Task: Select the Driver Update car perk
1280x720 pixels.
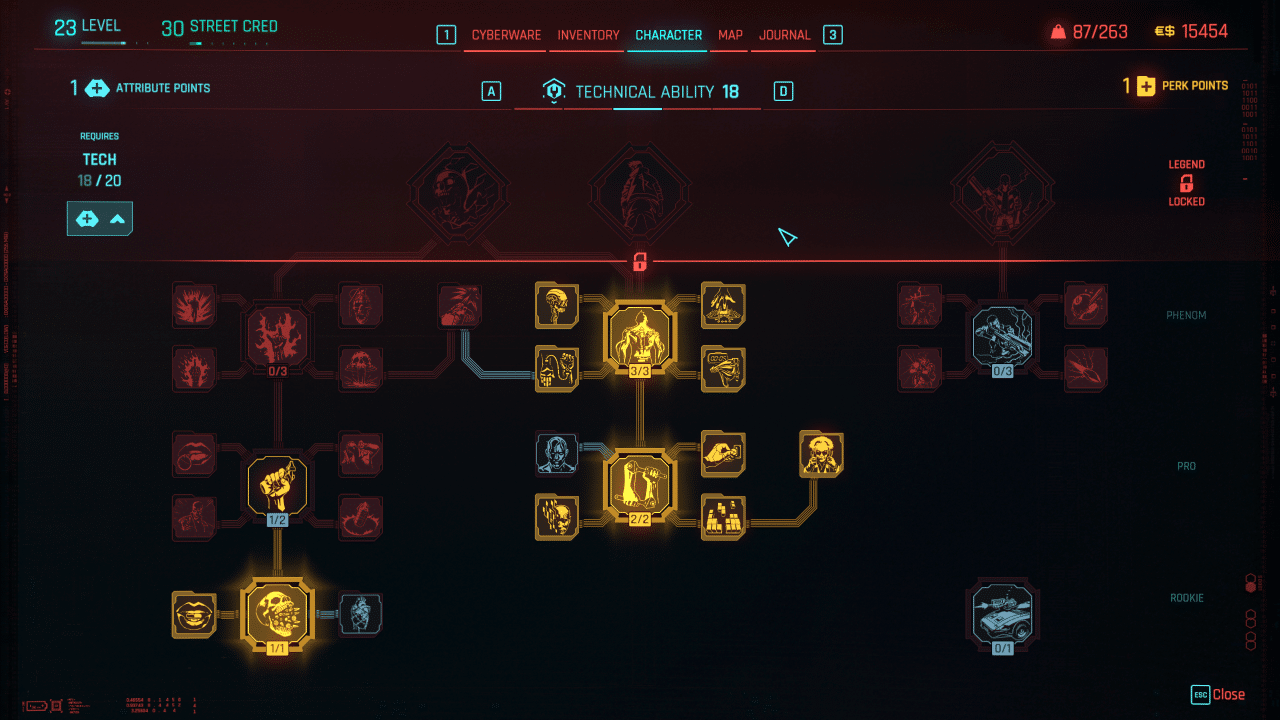Action: click(x=1002, y=614)
